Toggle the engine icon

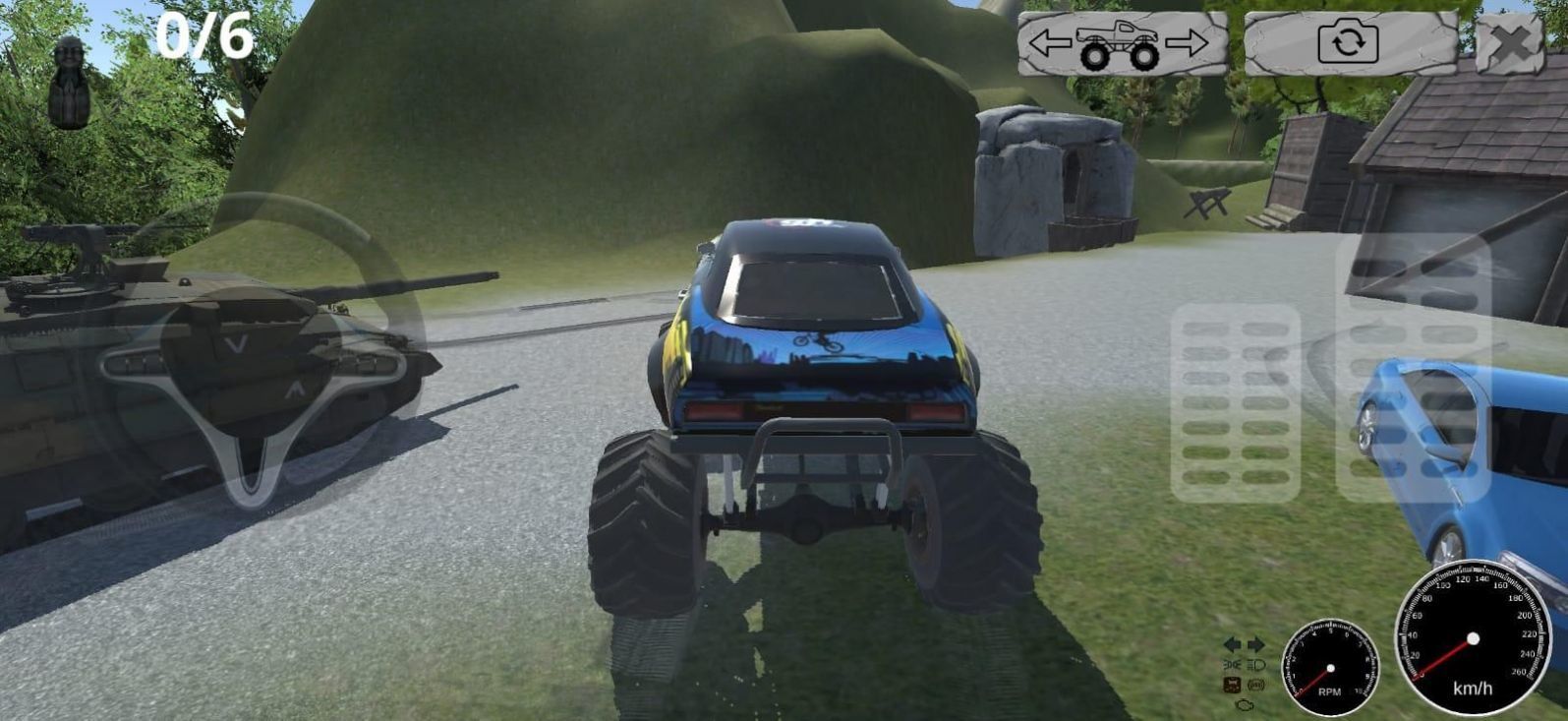click(x=1245, y=704)
